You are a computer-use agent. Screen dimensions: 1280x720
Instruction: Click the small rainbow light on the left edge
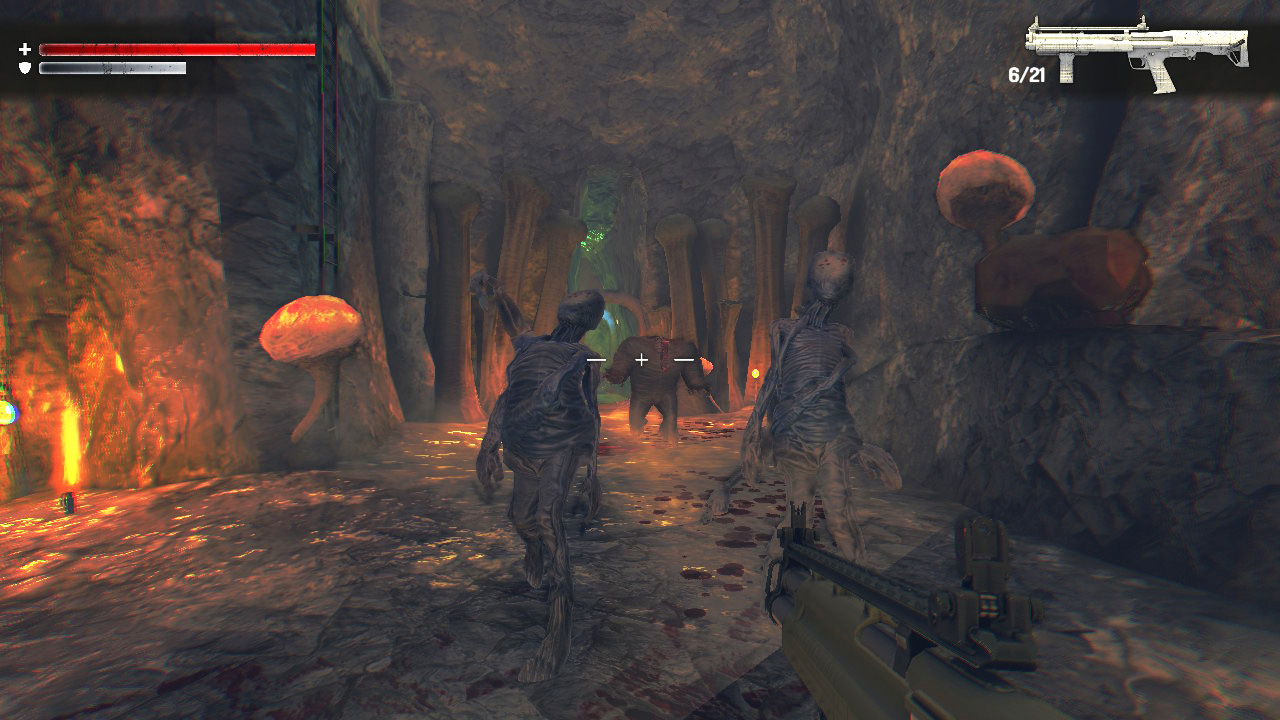(x=7, y=412)
